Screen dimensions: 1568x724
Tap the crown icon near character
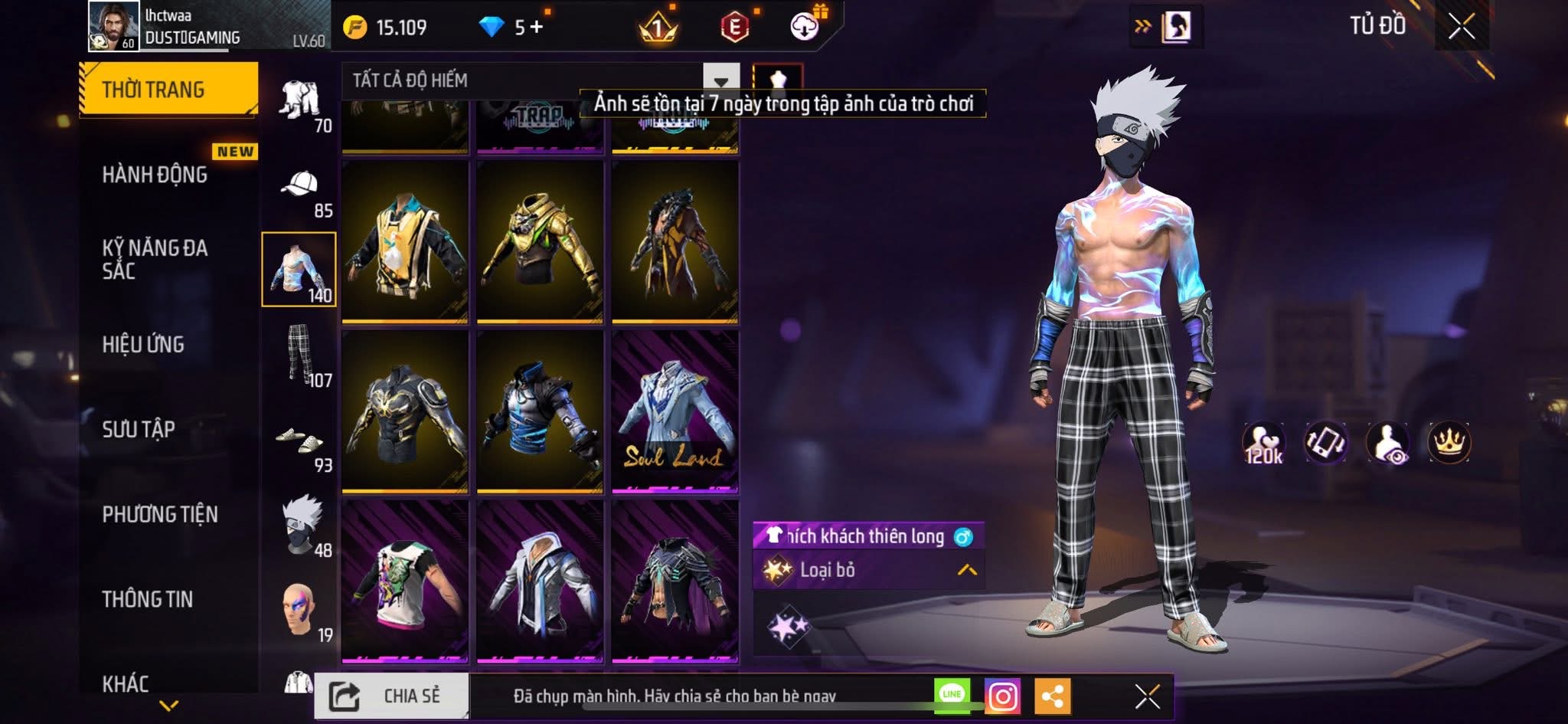[1449, 443]
